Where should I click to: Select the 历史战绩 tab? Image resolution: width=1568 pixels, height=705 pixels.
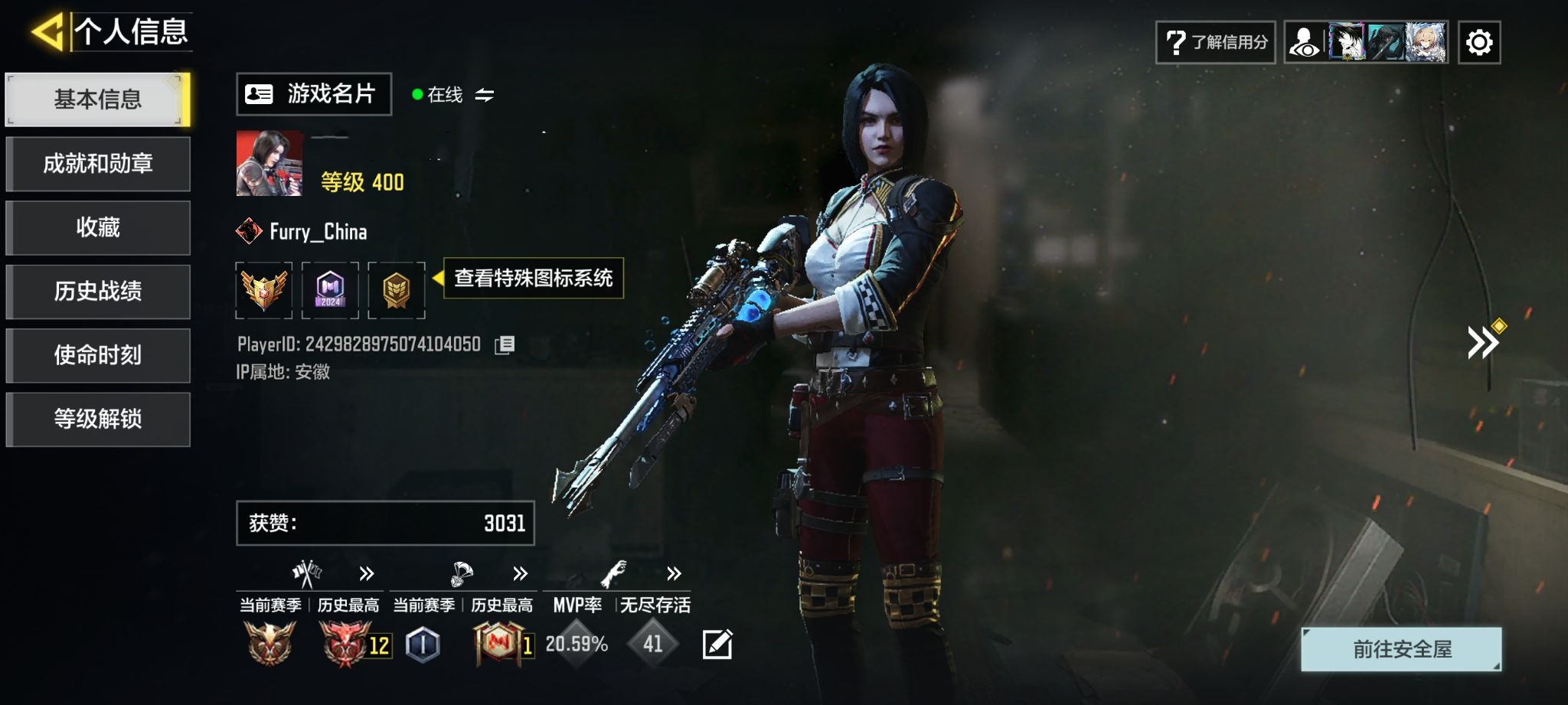tap(98, 292)
